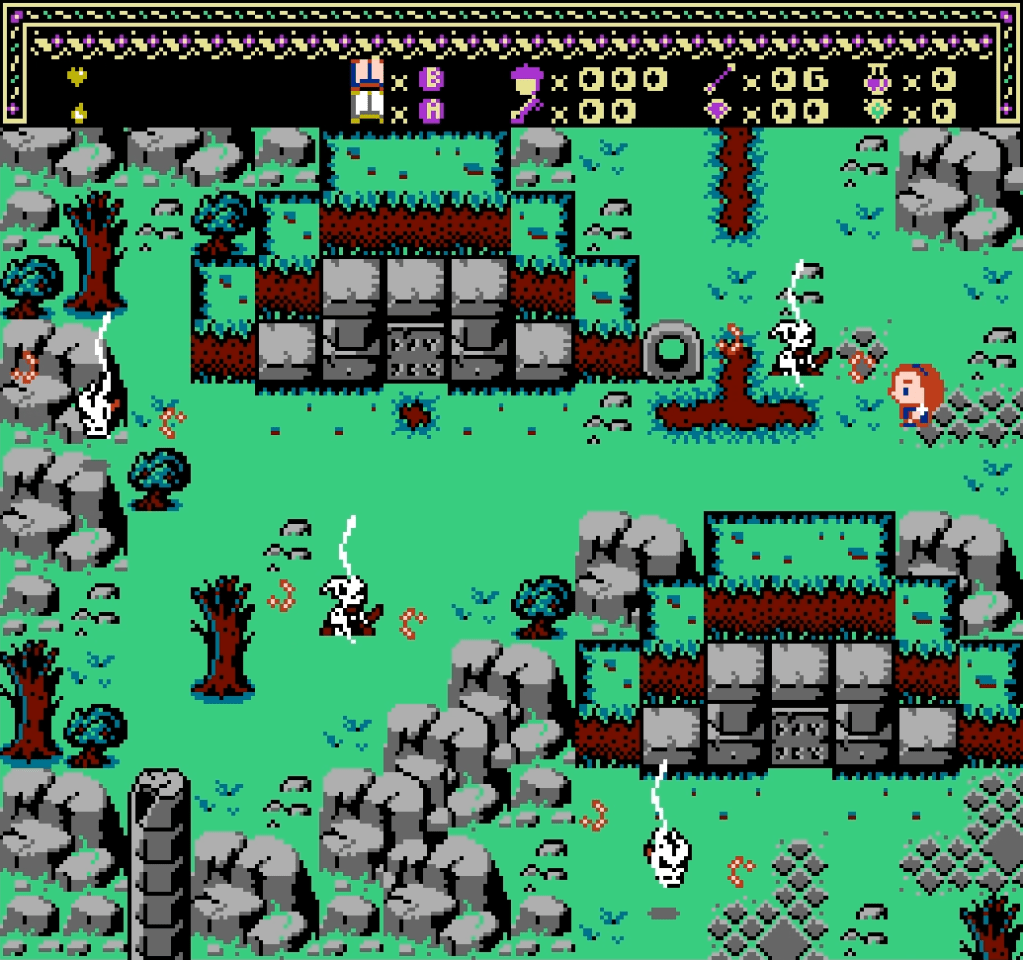Click the purple acorn icon
Screen dimensions: 1023x960
(526, 78)
